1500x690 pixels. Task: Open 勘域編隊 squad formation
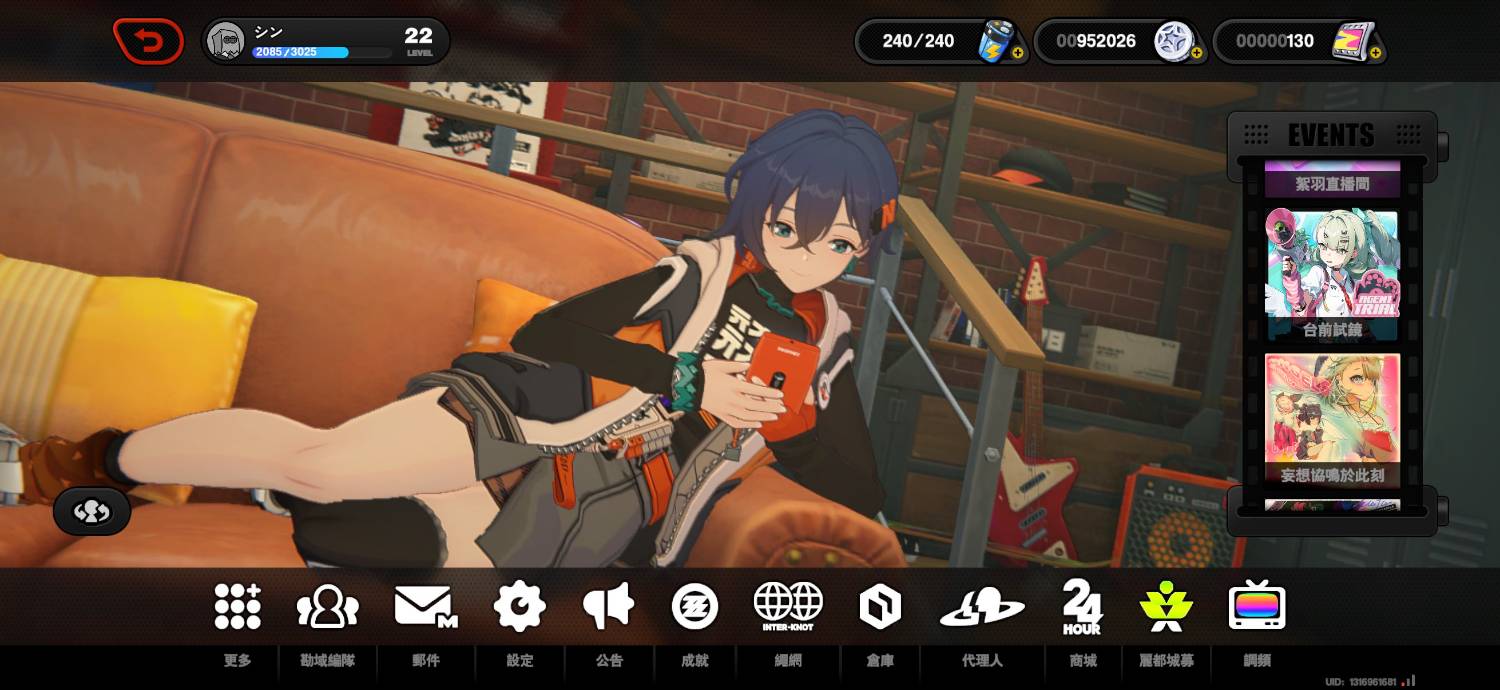click(327, 607)
